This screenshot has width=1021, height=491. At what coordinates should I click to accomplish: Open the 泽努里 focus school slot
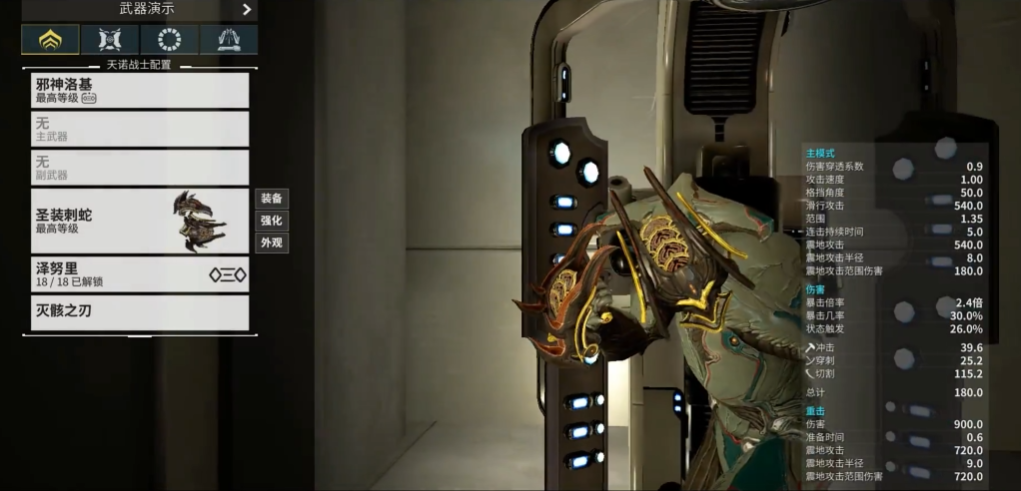tap(140, 274)
